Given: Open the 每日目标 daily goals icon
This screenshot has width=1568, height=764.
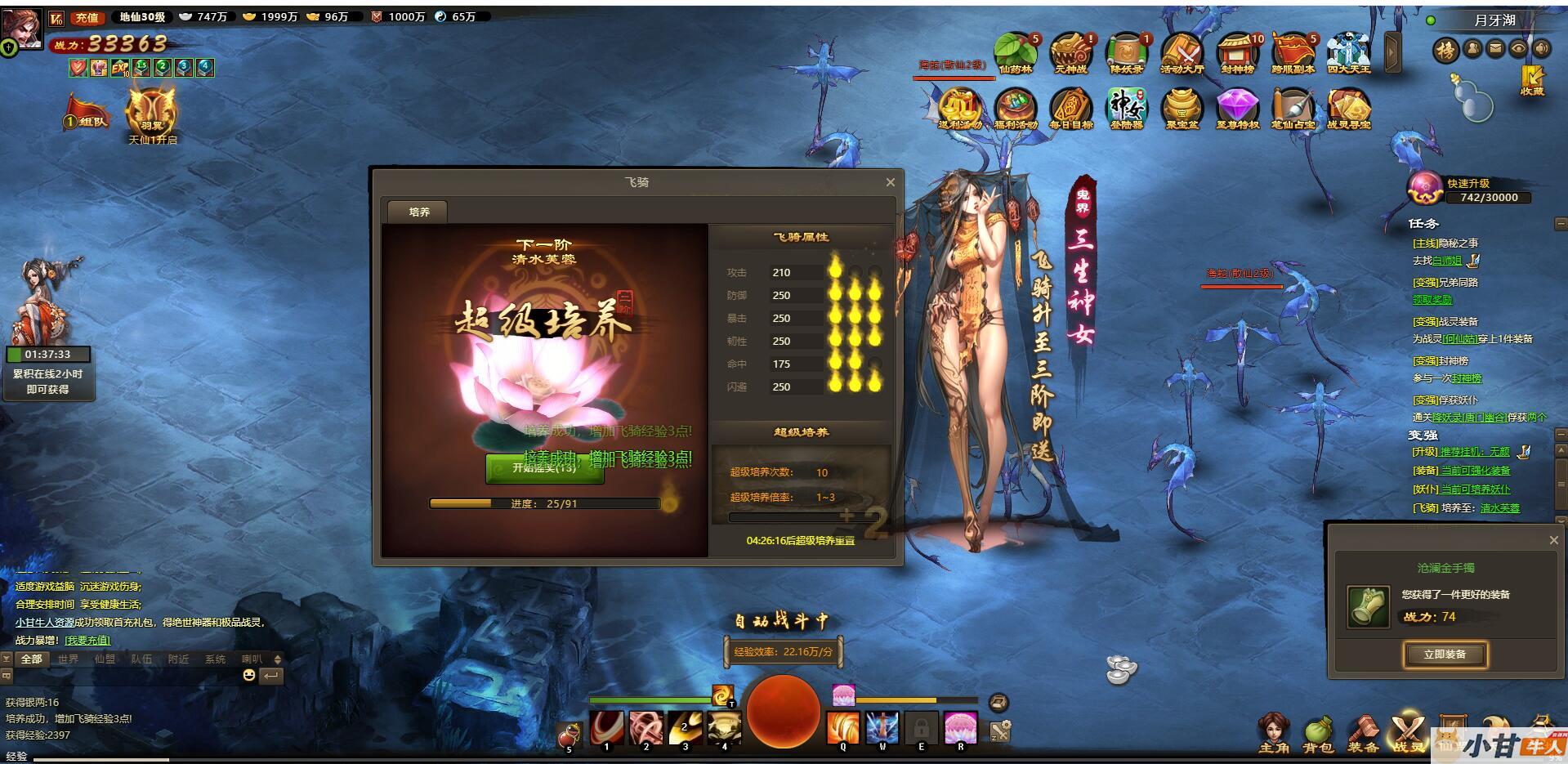Looking at the screenshot, I should [1070, 109].
